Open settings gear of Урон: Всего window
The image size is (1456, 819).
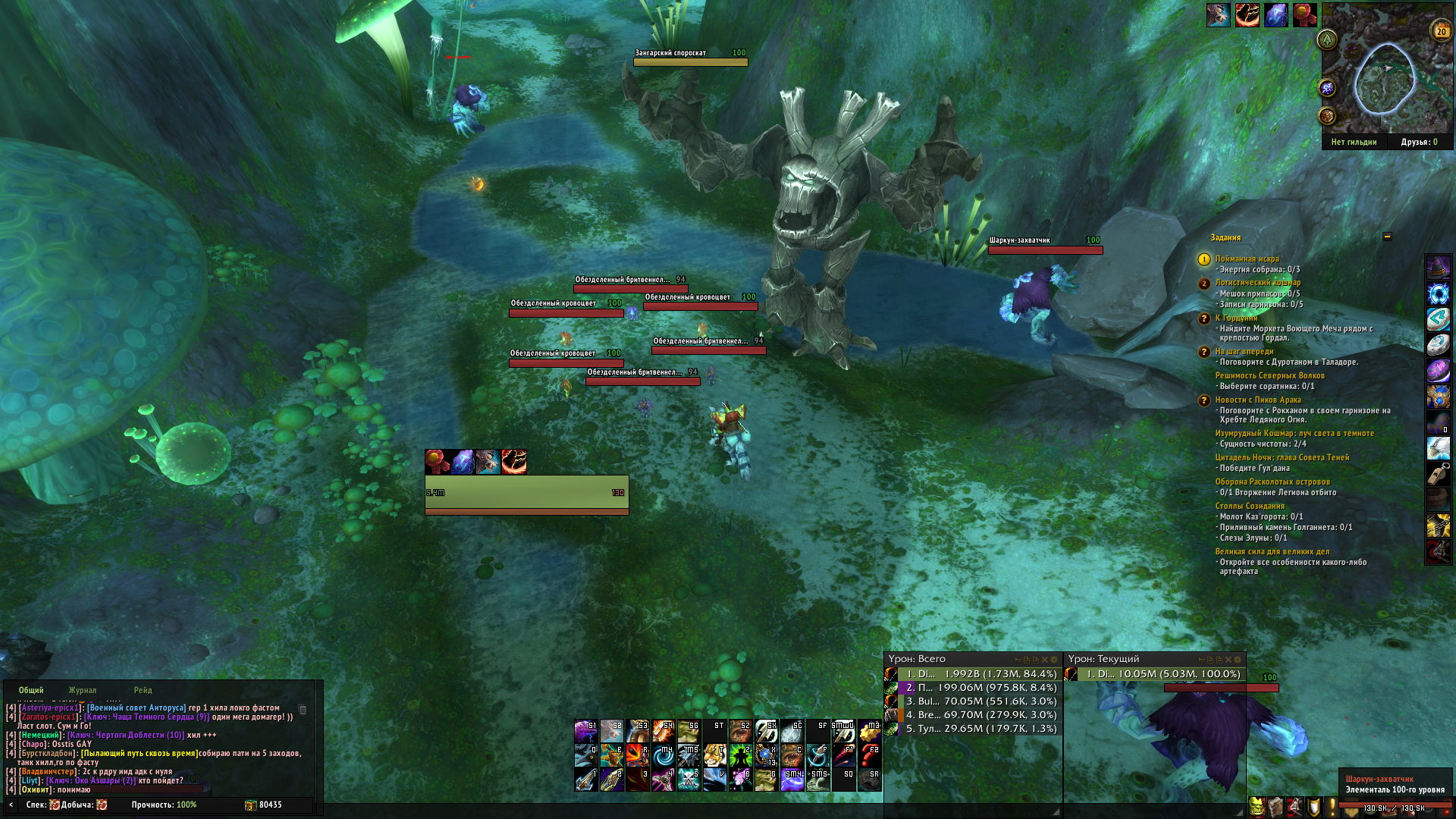(1054, 660)
